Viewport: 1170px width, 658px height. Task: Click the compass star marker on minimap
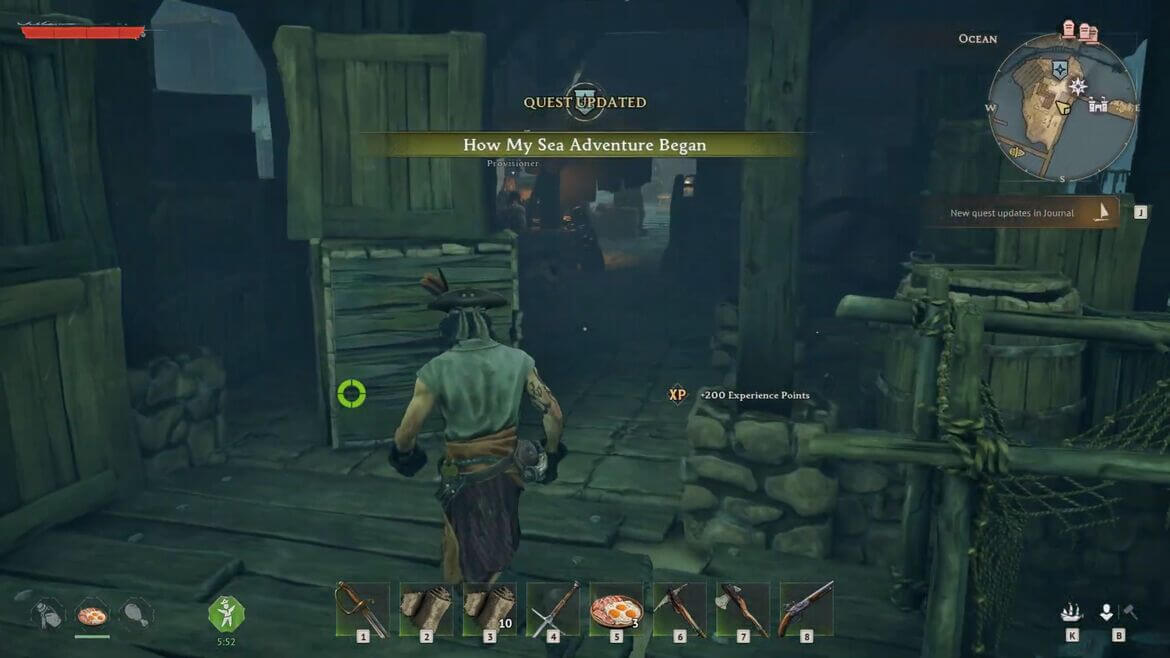point(1078,87)
